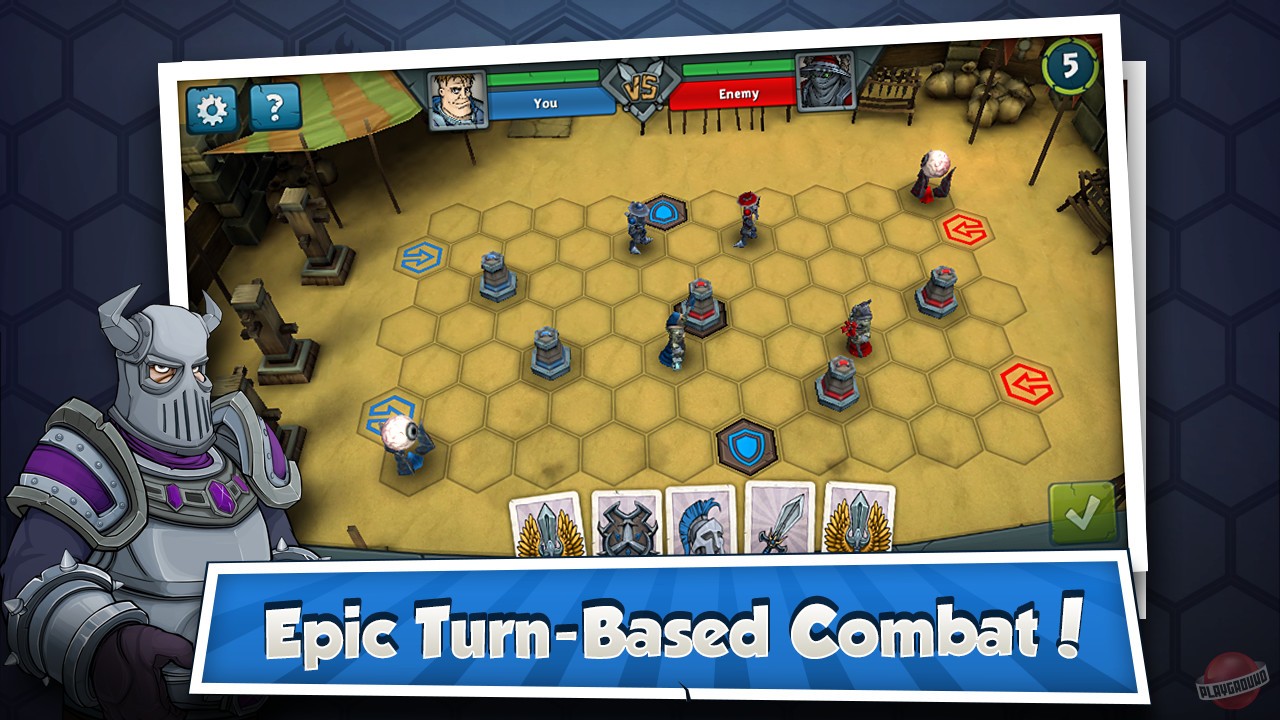Select the knight unit on the eyeball pedestal
Image resolution: width=1280 pixels, height=720 pixels.
coord(403,441)
